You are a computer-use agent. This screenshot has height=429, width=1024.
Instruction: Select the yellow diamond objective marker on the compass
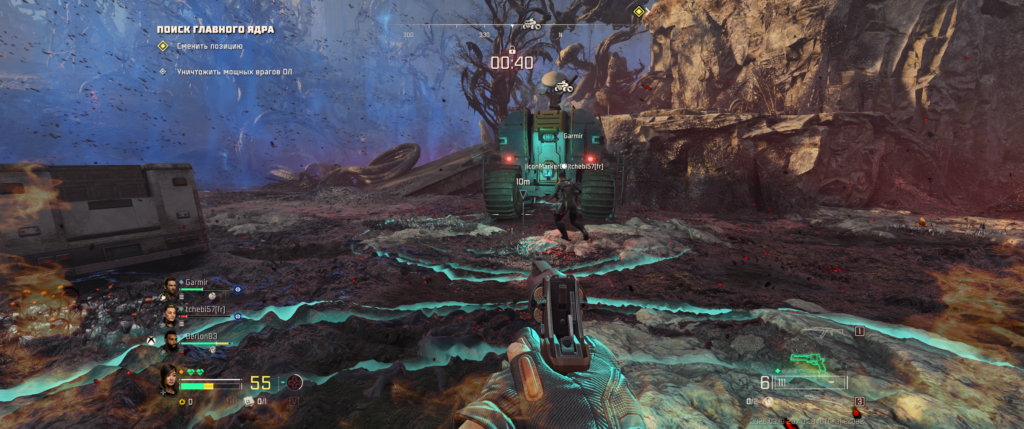(639, 12)
